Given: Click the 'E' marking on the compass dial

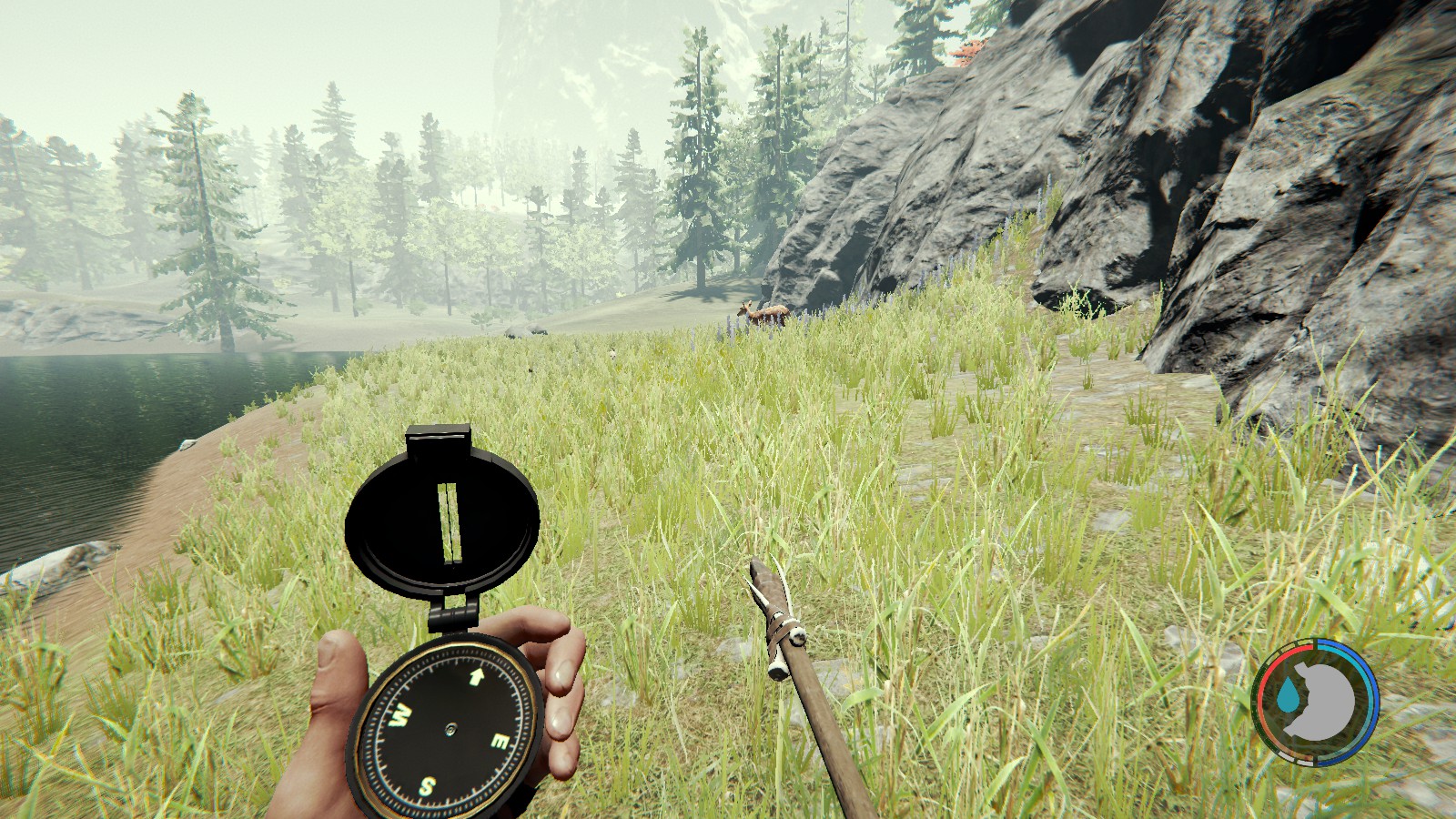Looking at the screenshot, I should pyautogui.click(x=500, y=743).
